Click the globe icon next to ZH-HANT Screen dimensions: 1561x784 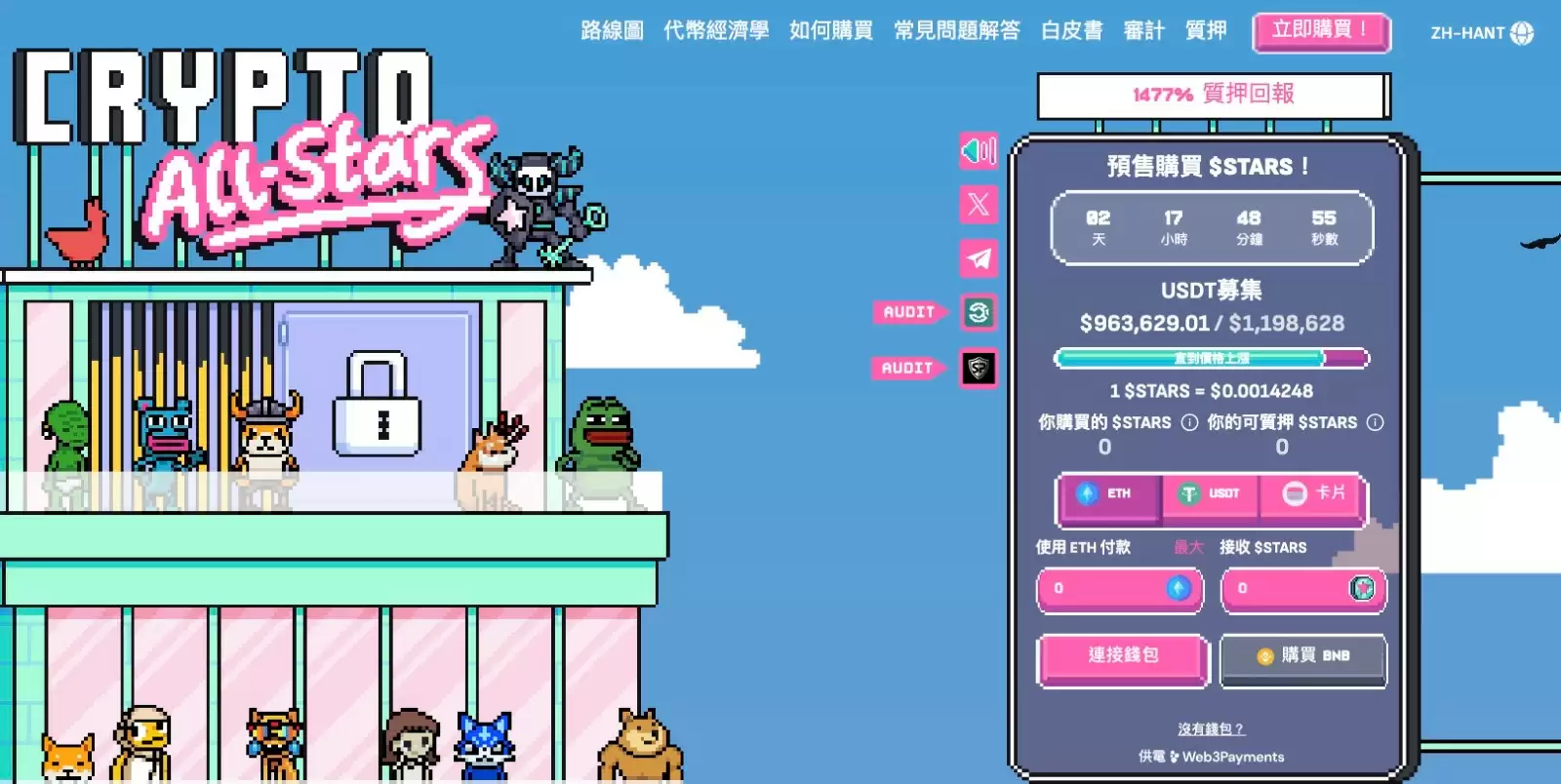[x=1524, y=32]
